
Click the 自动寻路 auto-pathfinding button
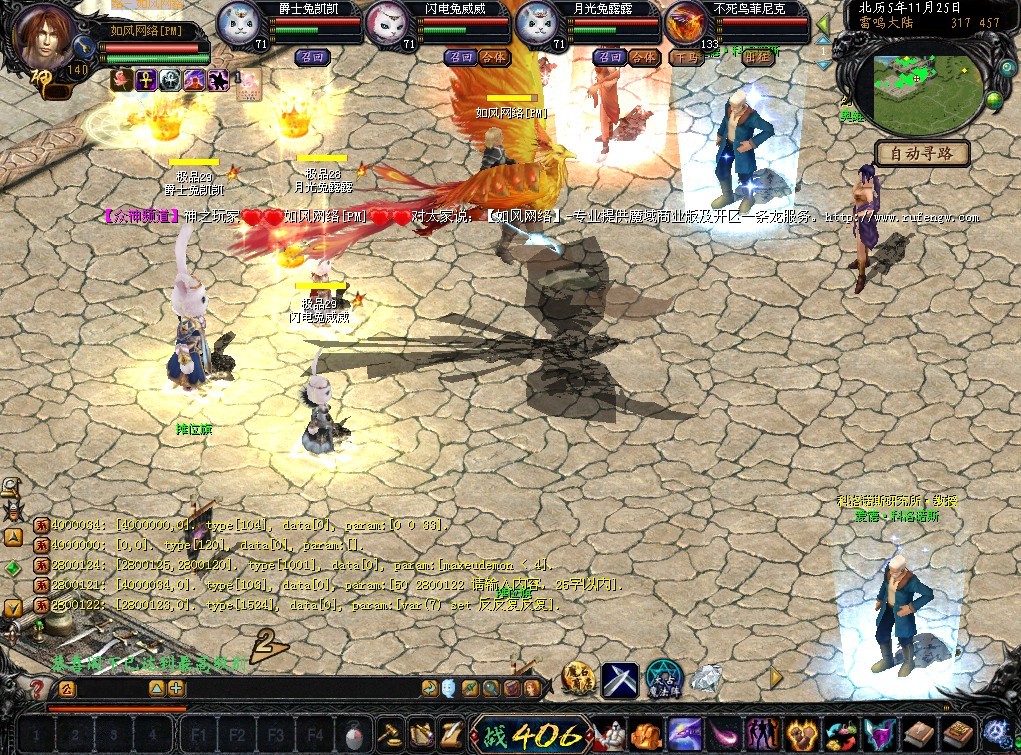click(x=922, y=153)
